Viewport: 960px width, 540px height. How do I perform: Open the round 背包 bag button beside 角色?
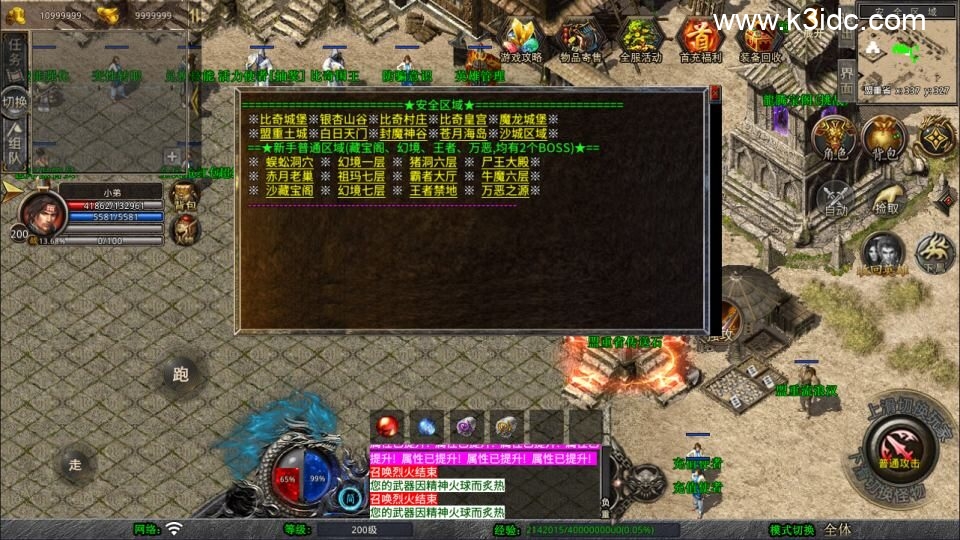[x=884, y=138]
